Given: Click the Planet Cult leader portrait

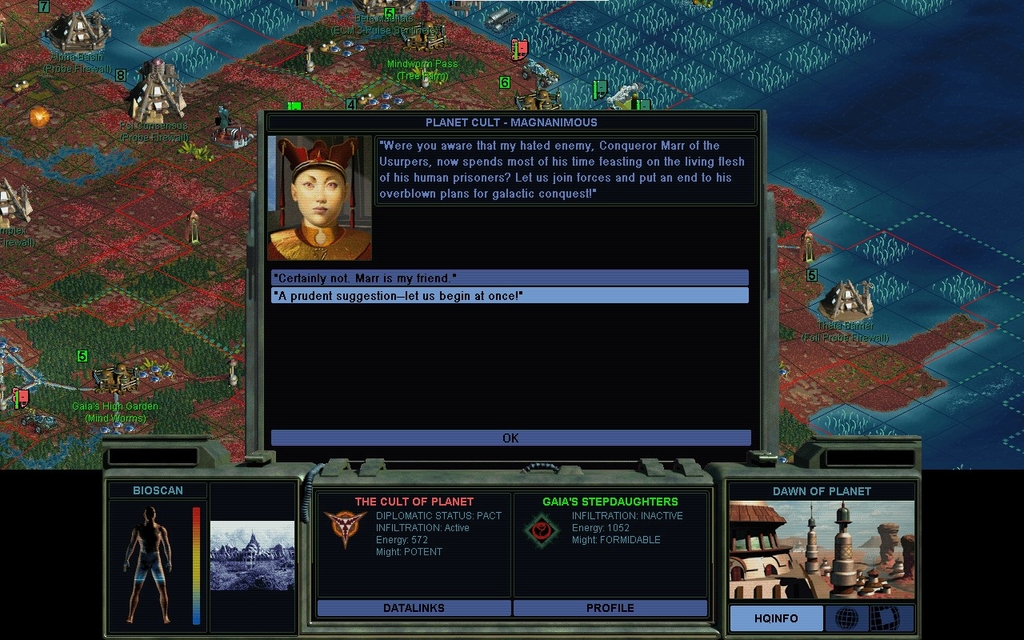Looking at the screenshot, I should point(320,199).
